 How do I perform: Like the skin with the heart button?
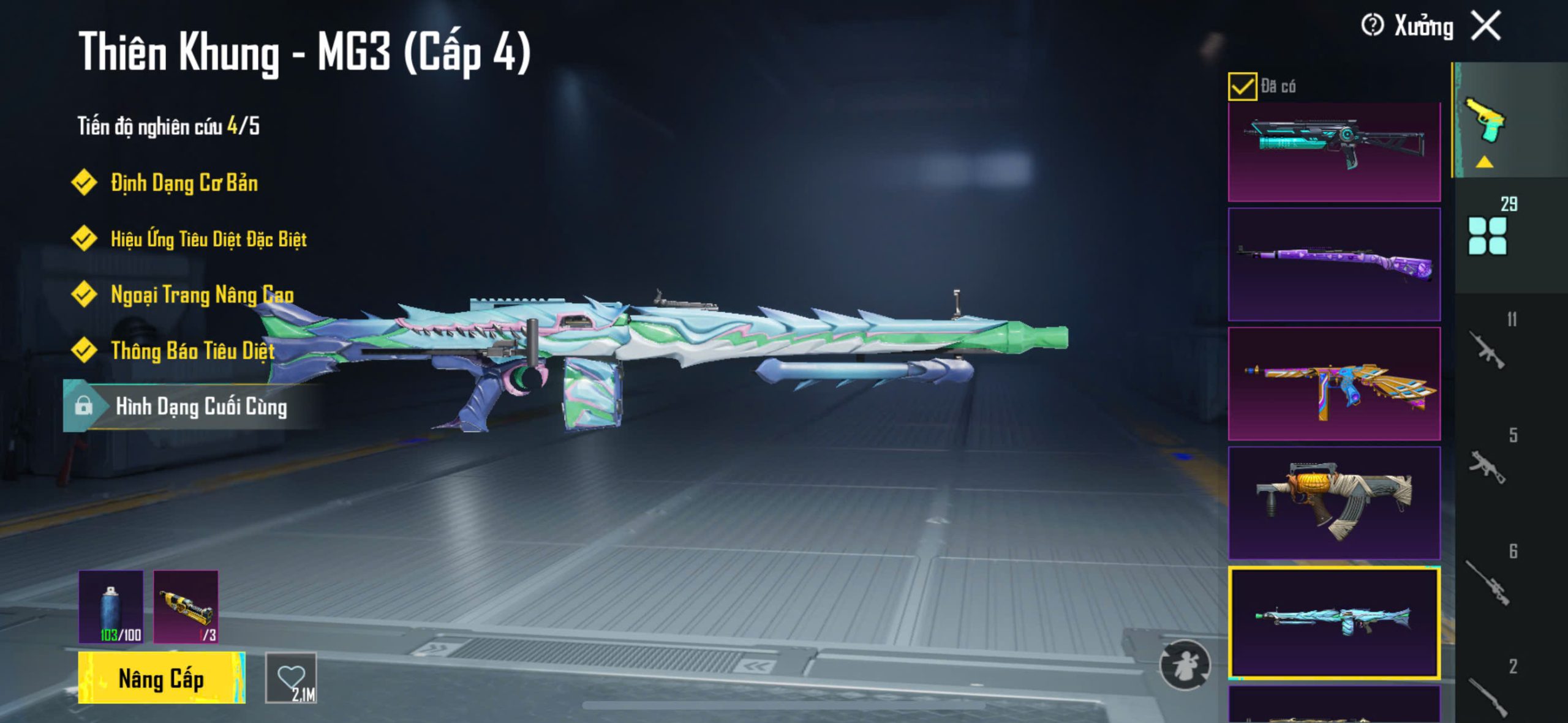(291, 678)
